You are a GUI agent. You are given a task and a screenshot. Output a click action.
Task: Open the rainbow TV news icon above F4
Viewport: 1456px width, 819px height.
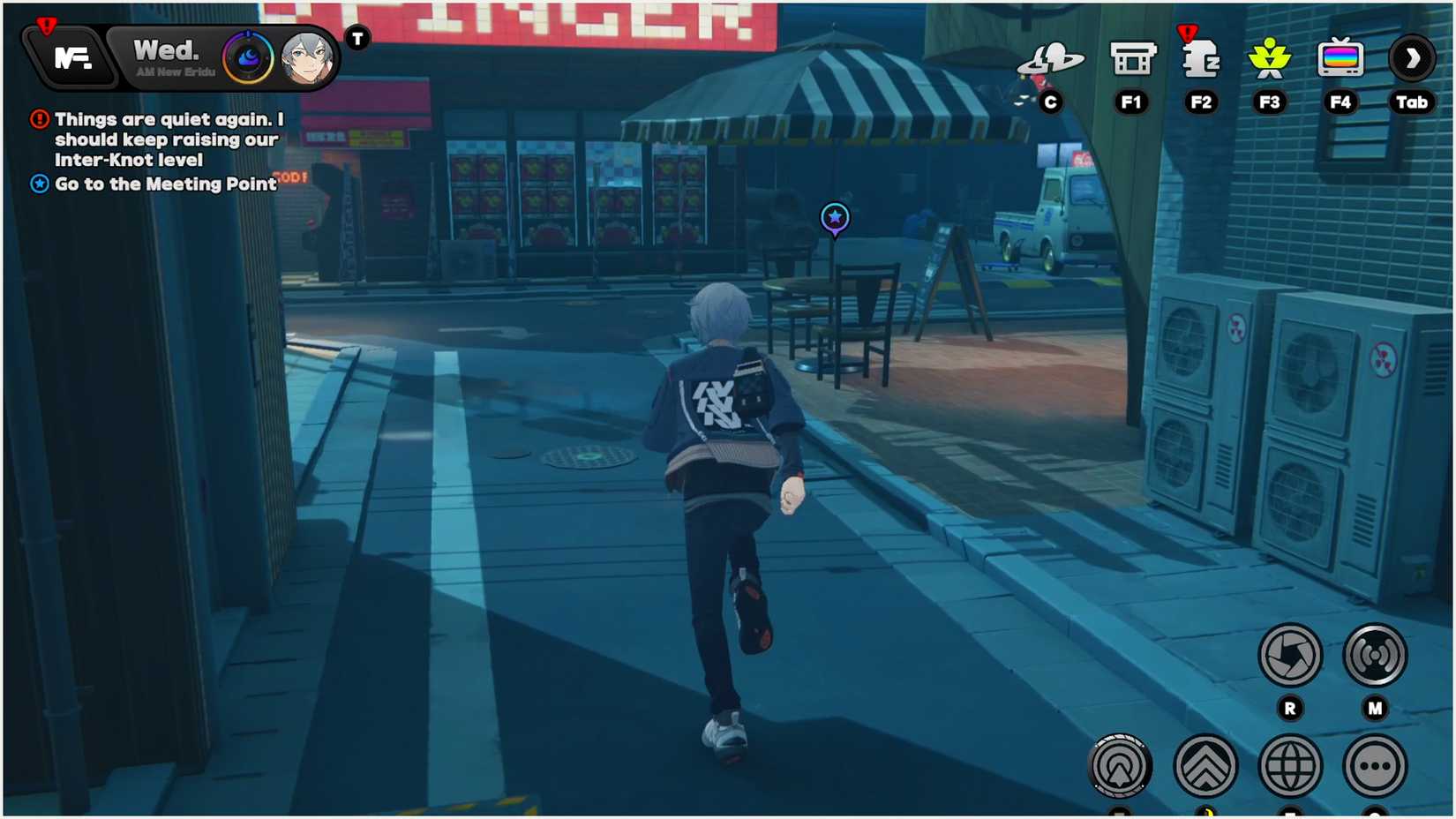(1340, 58)
